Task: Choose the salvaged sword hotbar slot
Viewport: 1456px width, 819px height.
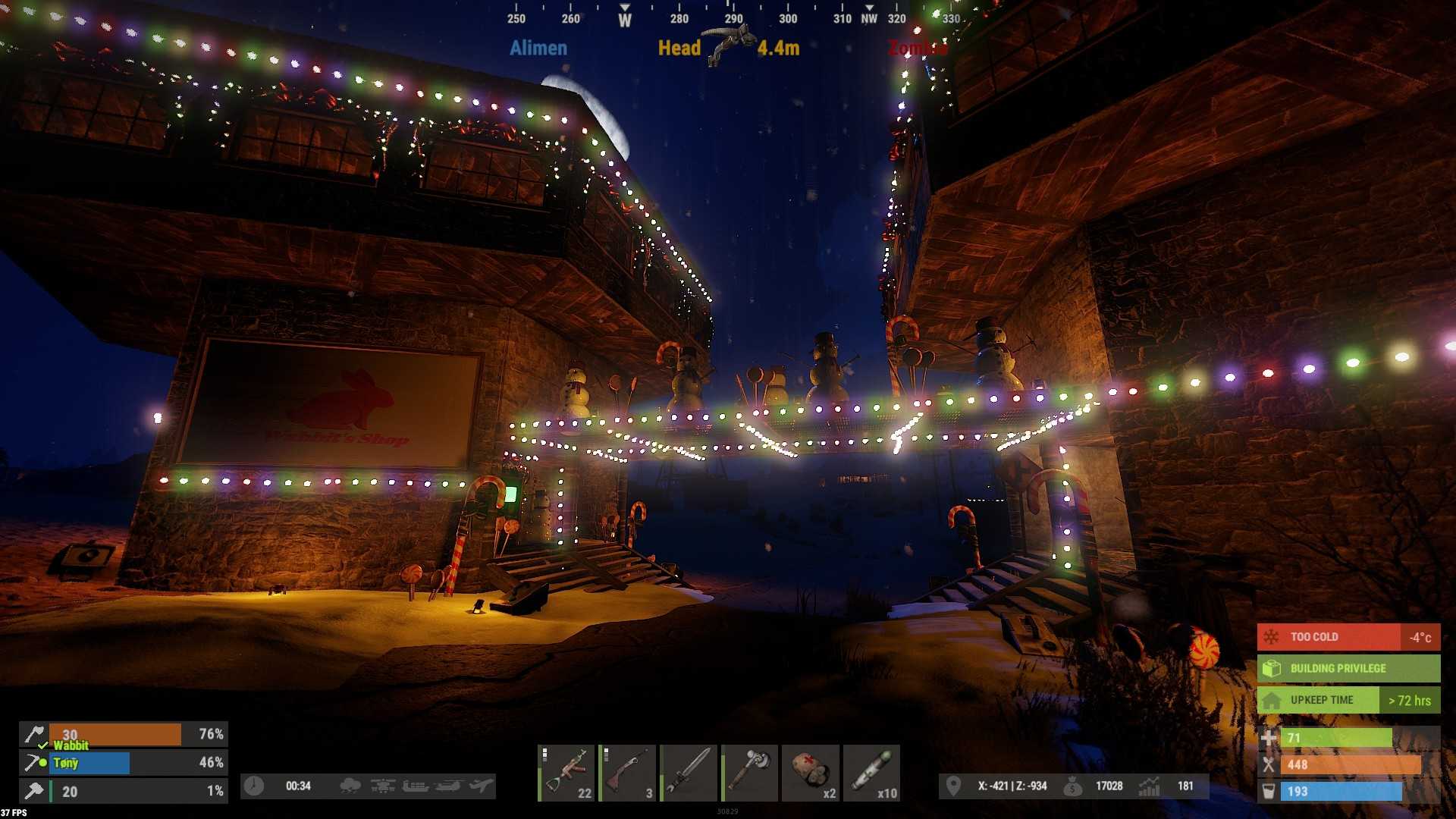Action: (689, 773)
